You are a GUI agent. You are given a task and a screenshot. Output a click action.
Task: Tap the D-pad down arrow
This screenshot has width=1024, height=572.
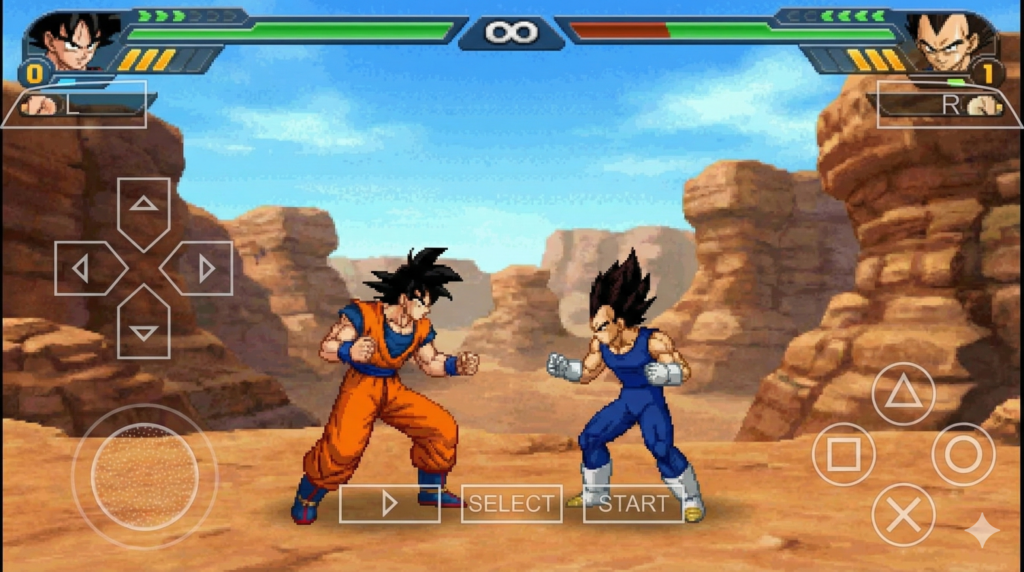(x=144, y=326)
